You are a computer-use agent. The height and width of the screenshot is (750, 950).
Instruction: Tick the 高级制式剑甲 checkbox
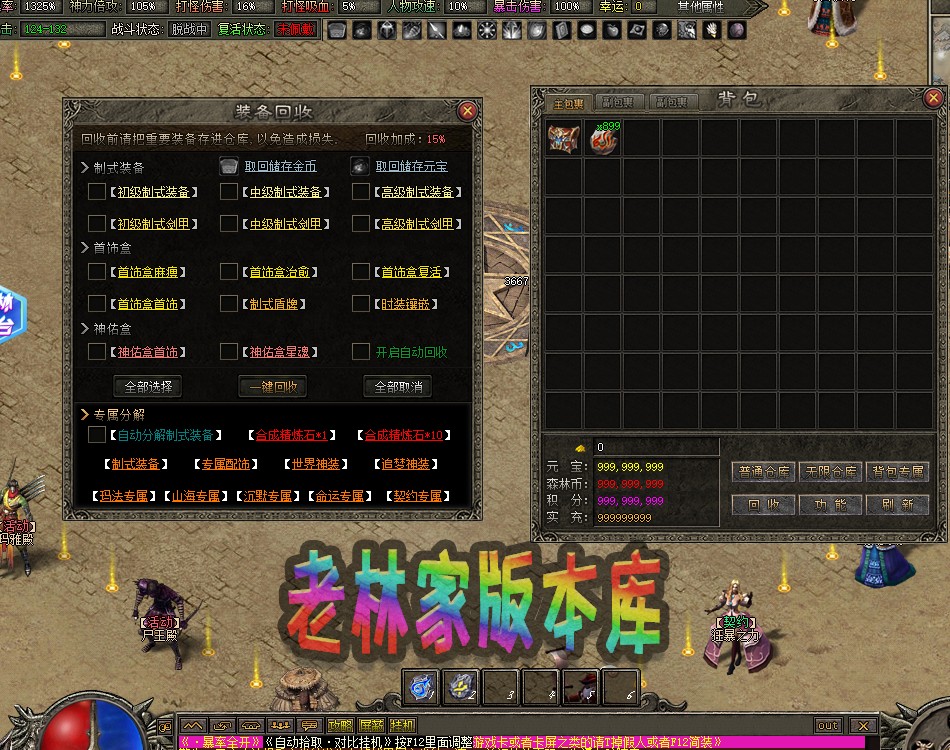click(361, 223)
